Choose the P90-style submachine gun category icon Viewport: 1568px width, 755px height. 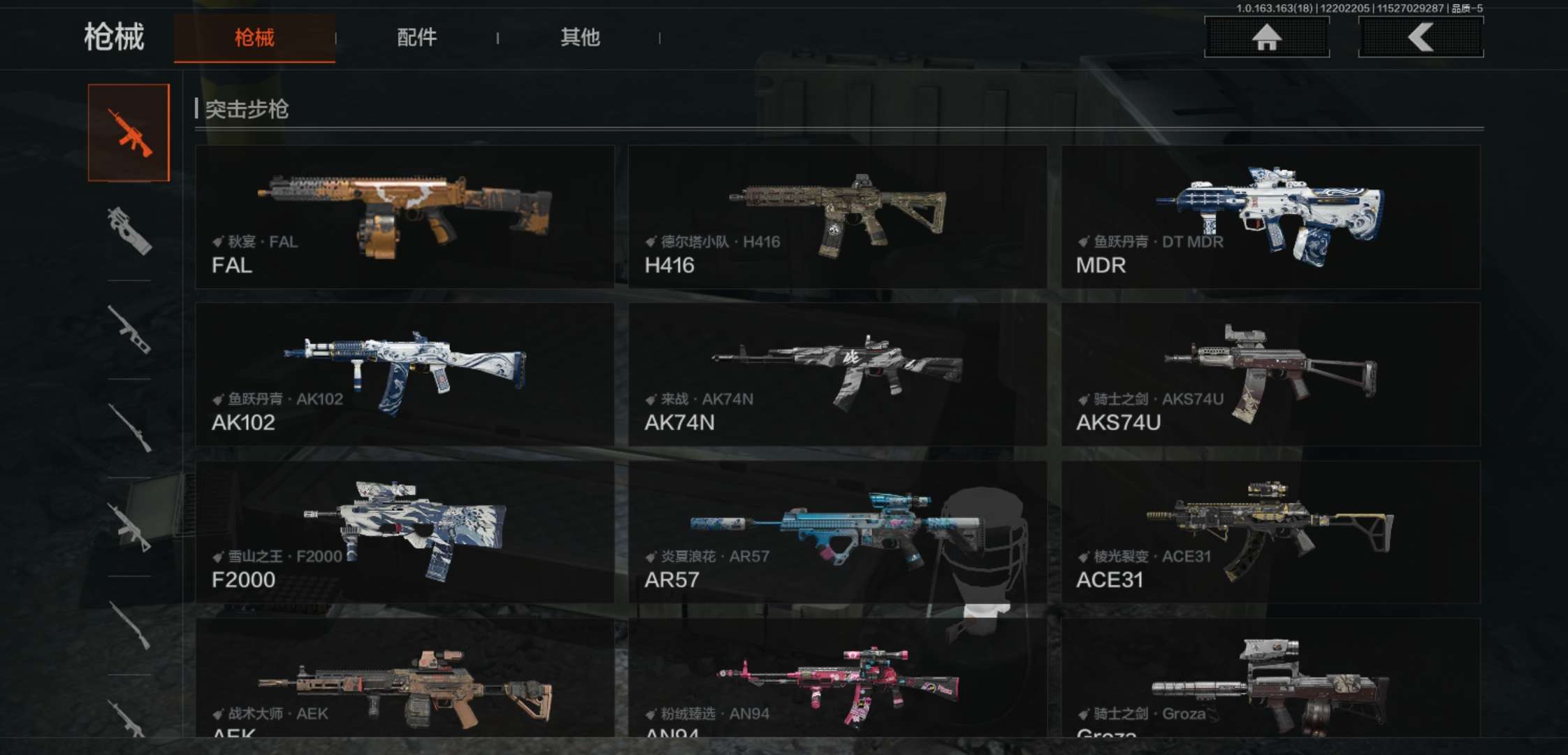pyautogui.click(x=129, y=231)
